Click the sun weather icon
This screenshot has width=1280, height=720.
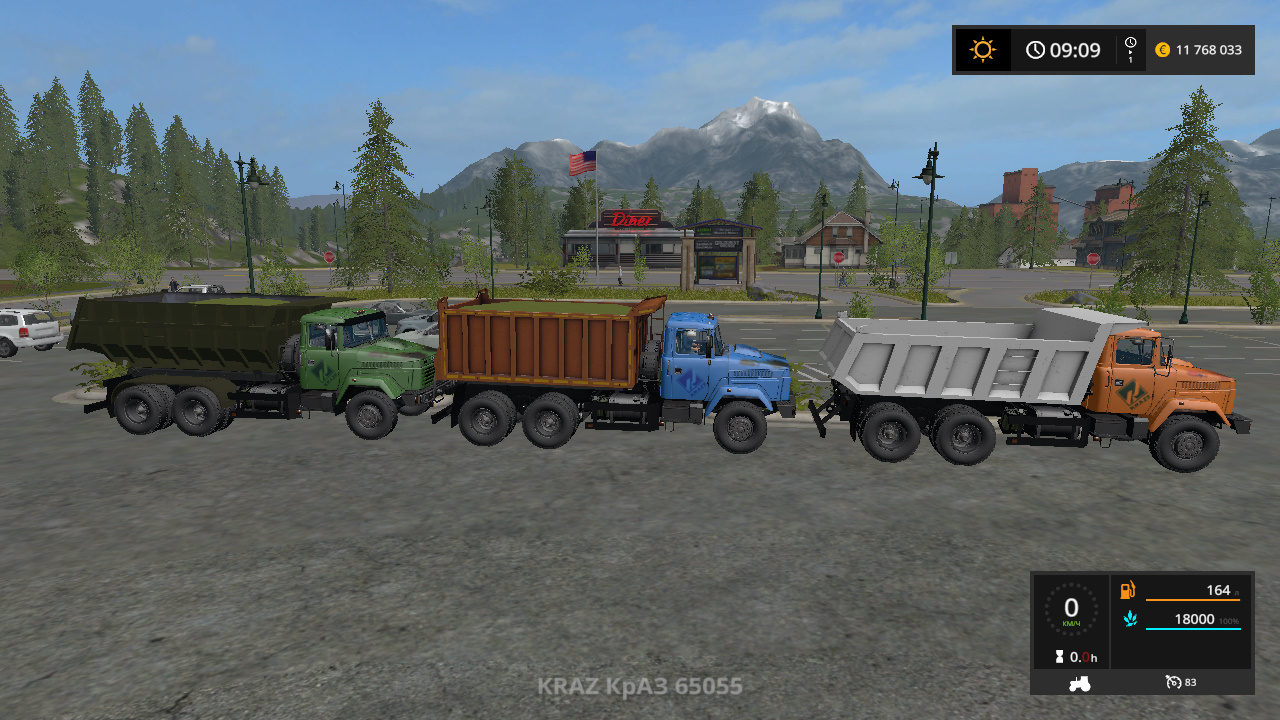click(x=981, y=49)
